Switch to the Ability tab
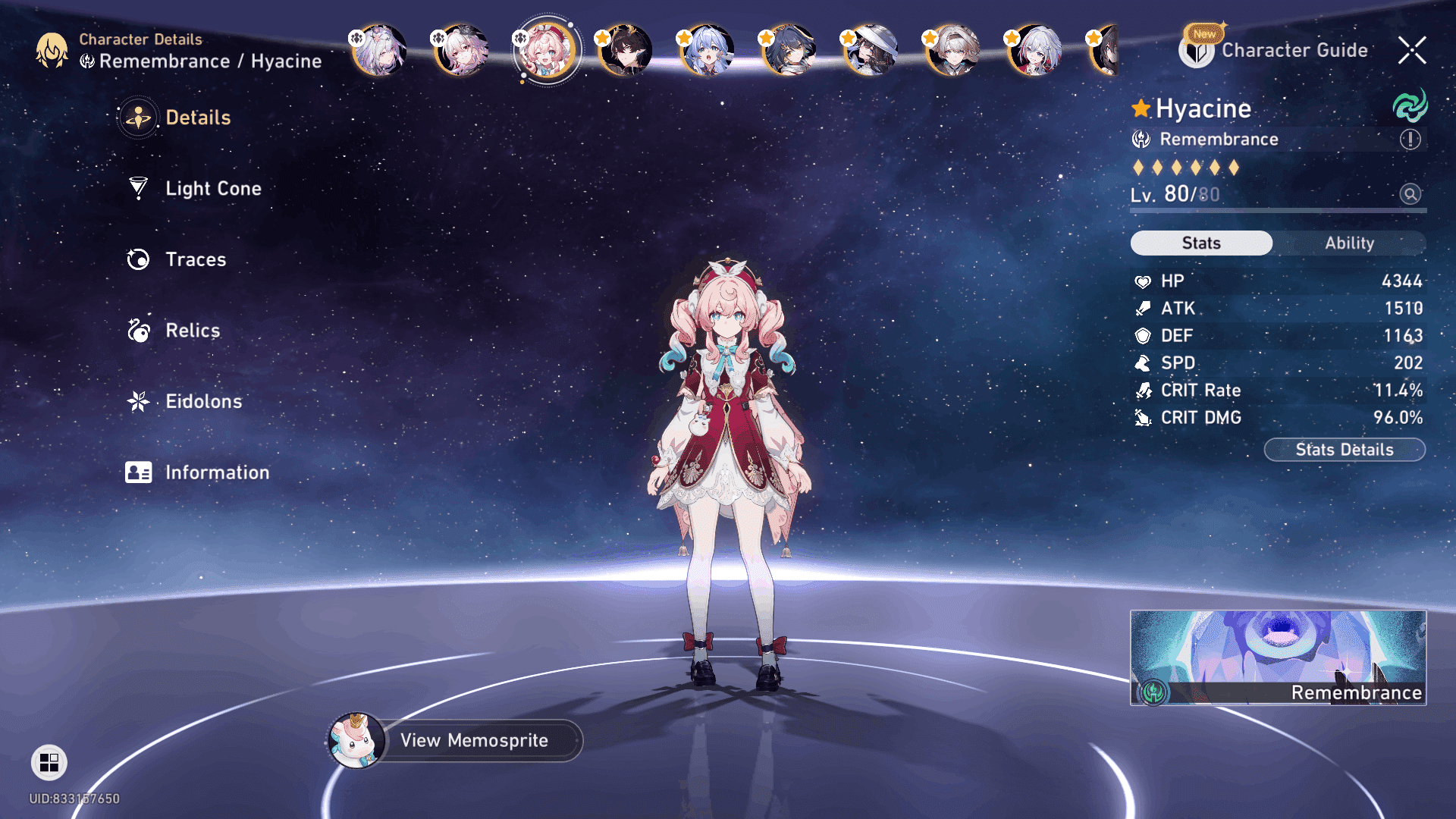 tap(1349, 243)
